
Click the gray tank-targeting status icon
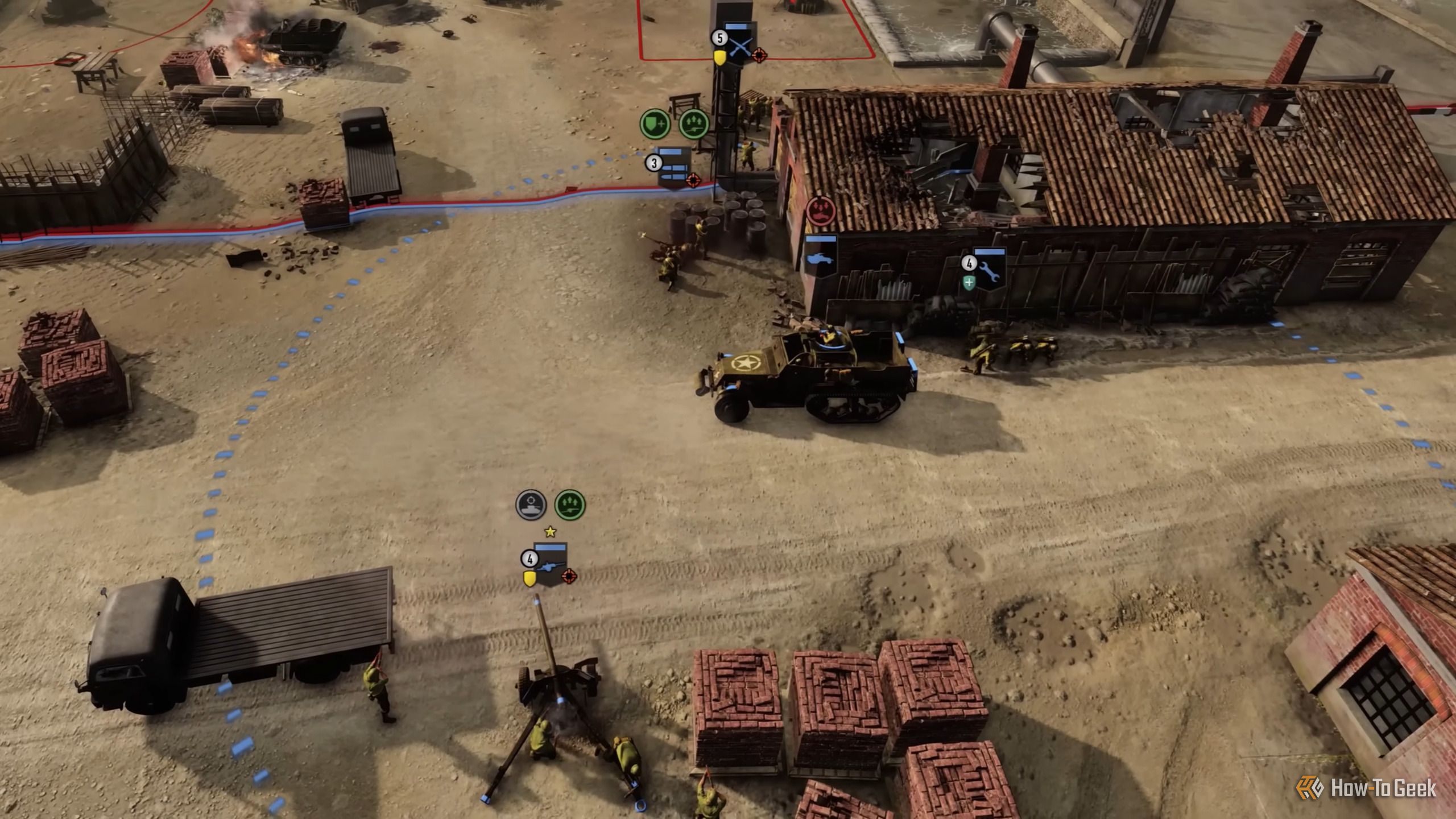pyautogui.click(x=531, y=504)
